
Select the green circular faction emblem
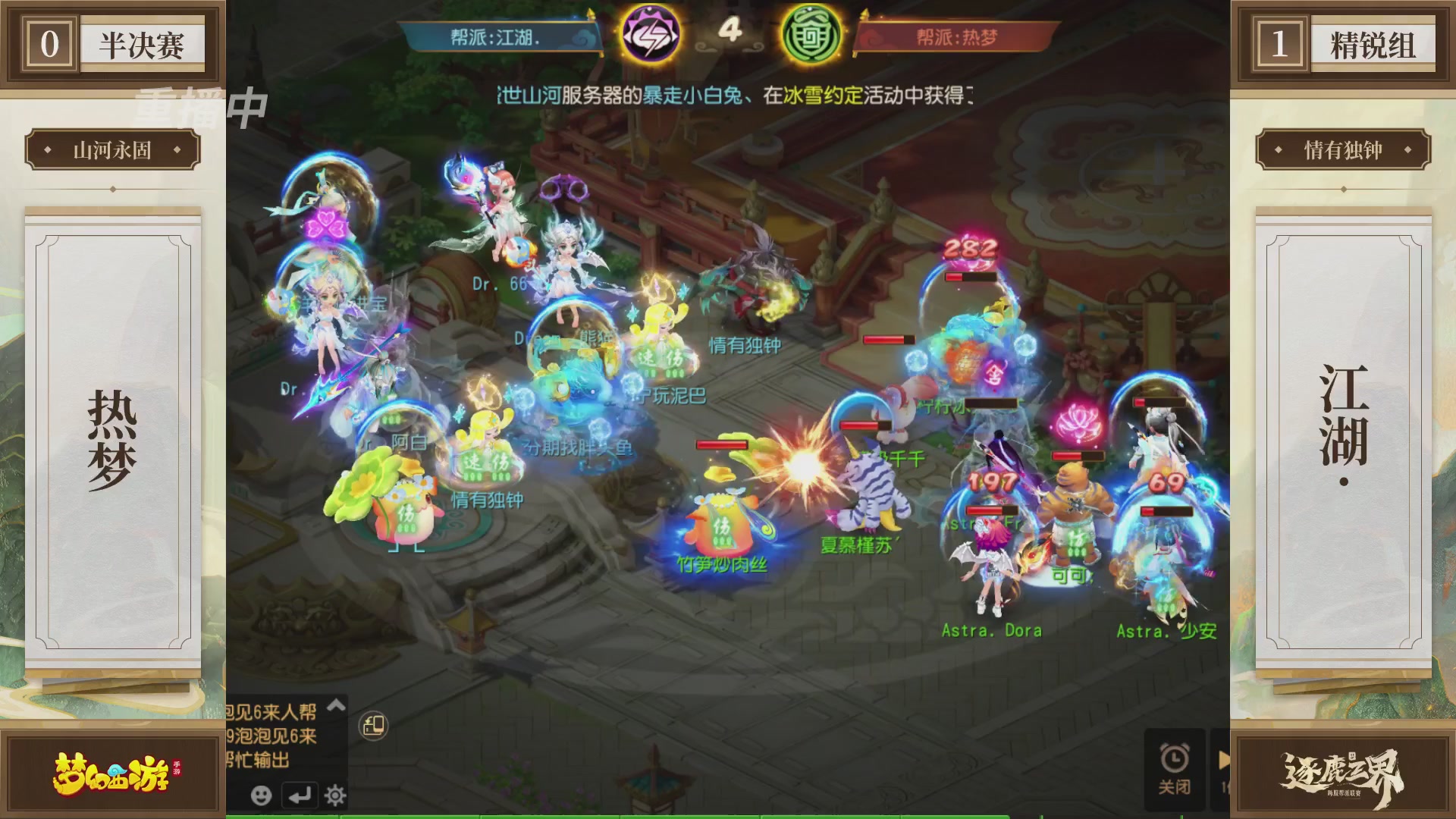pos(812,33)
